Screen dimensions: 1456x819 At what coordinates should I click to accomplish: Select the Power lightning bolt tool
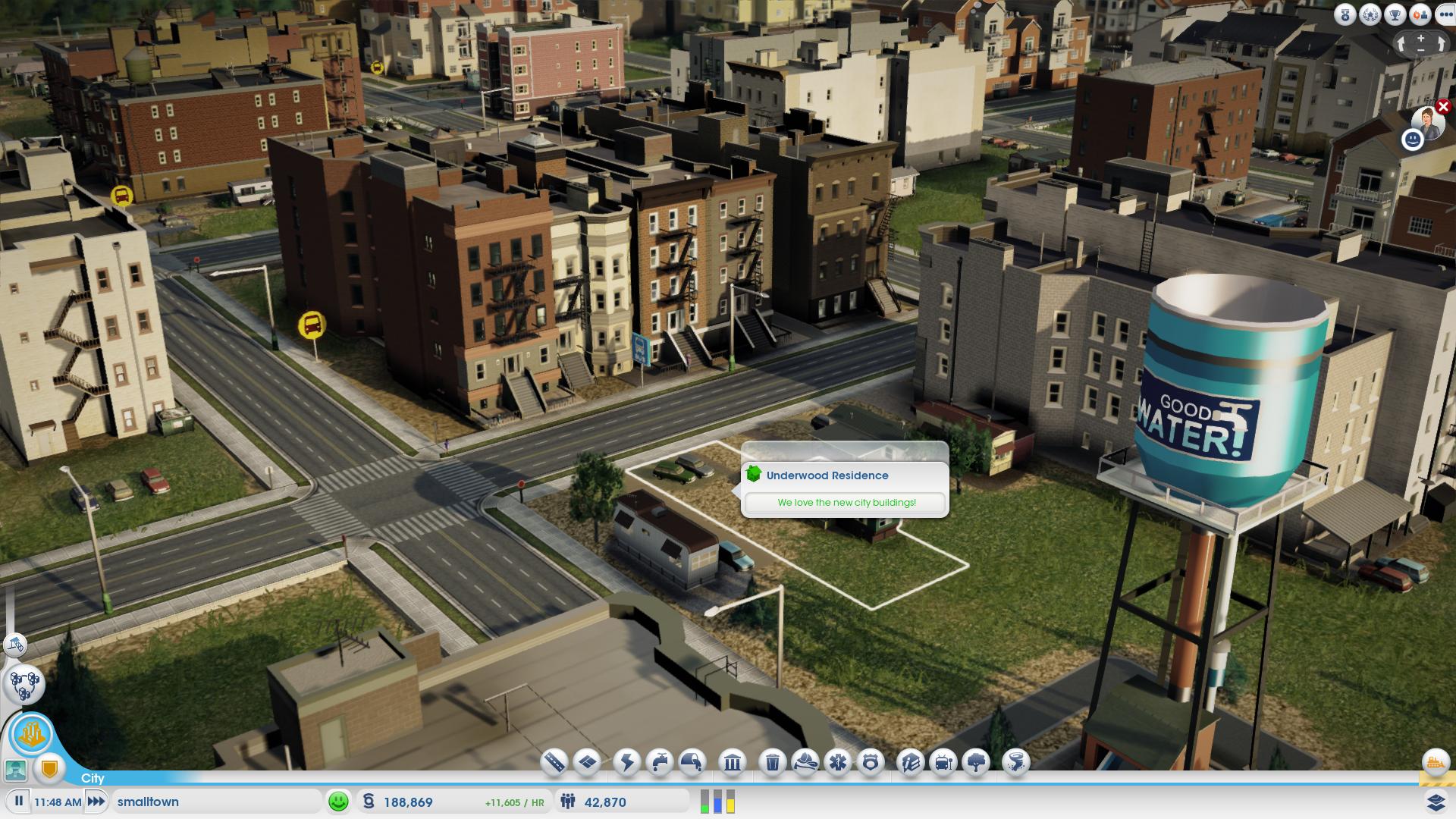(628, 761)
